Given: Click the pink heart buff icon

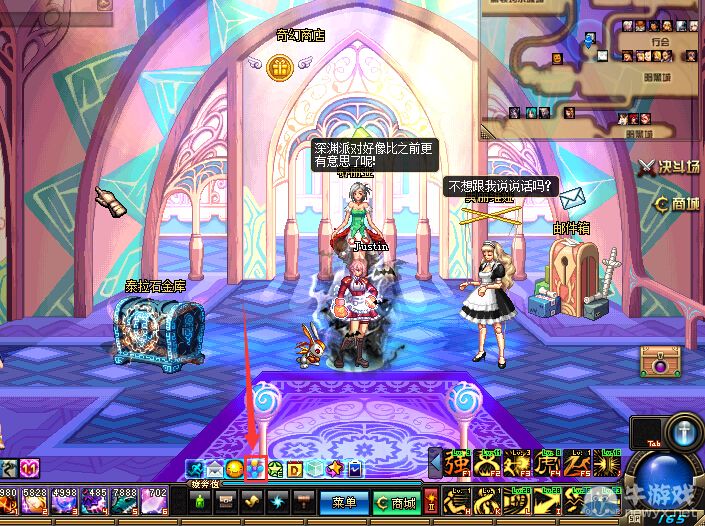Looking at the screenshot, I should (29, 468).
